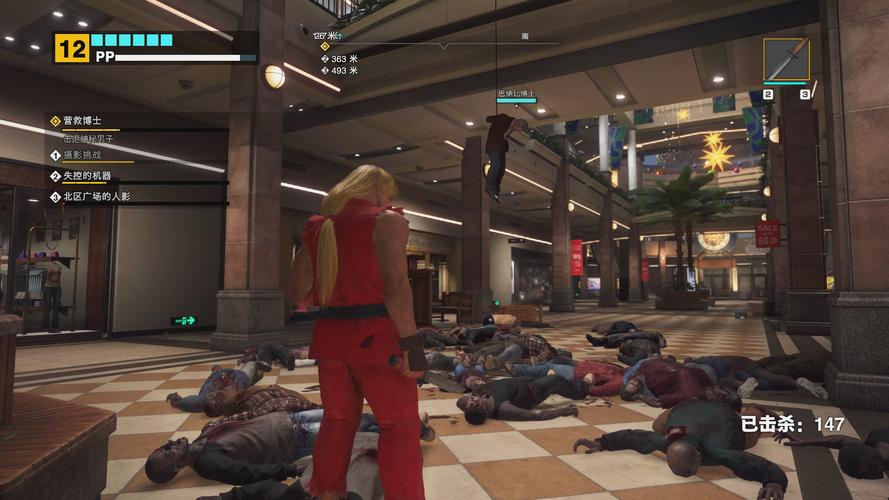Image resolution: width=889 pixels, height=500 pixels.
Task: Select the 363 米 waypoint distance marker
Action: click(339, 59)
